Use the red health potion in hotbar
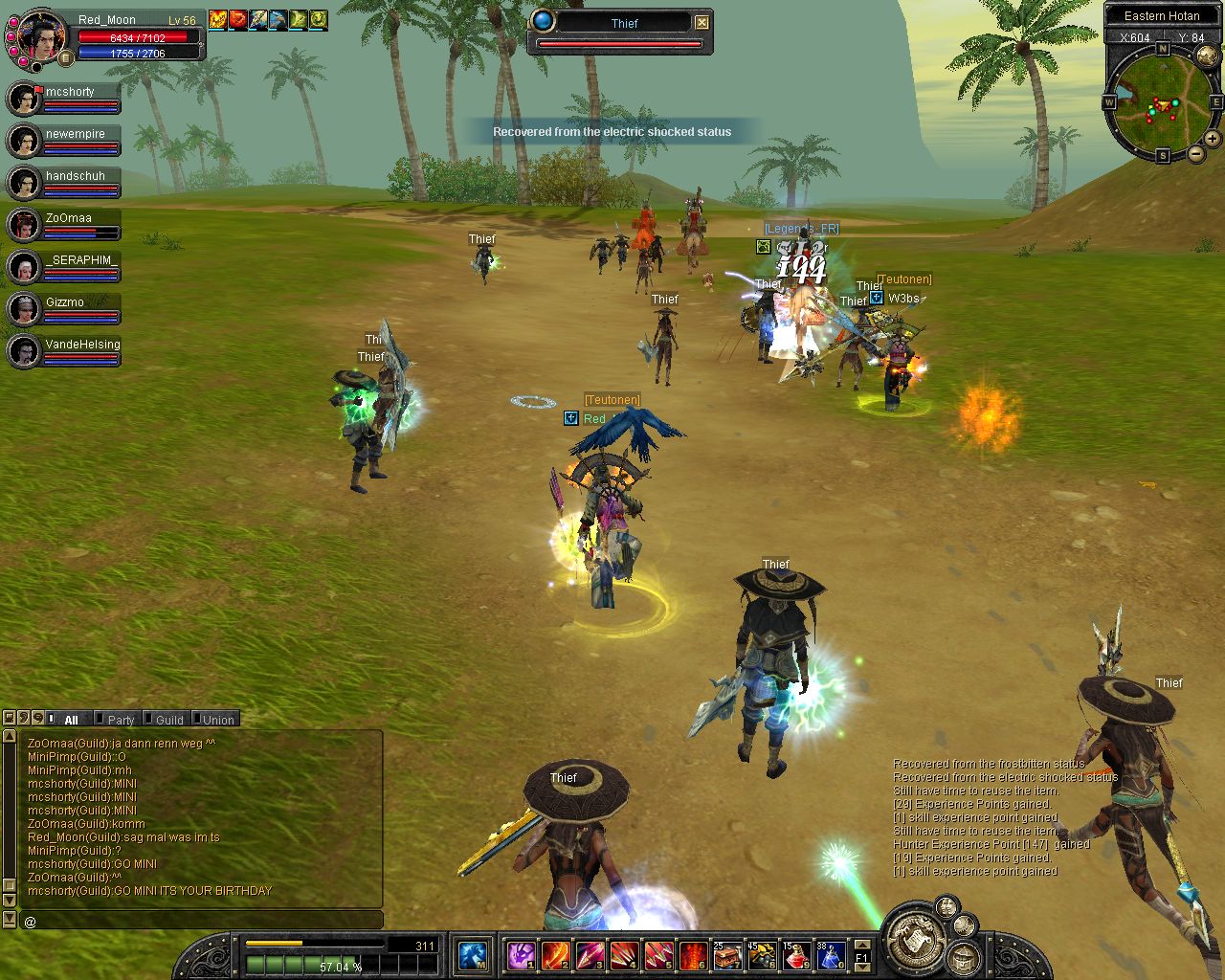Screen dimensions: 1225x980 [796, 954]
